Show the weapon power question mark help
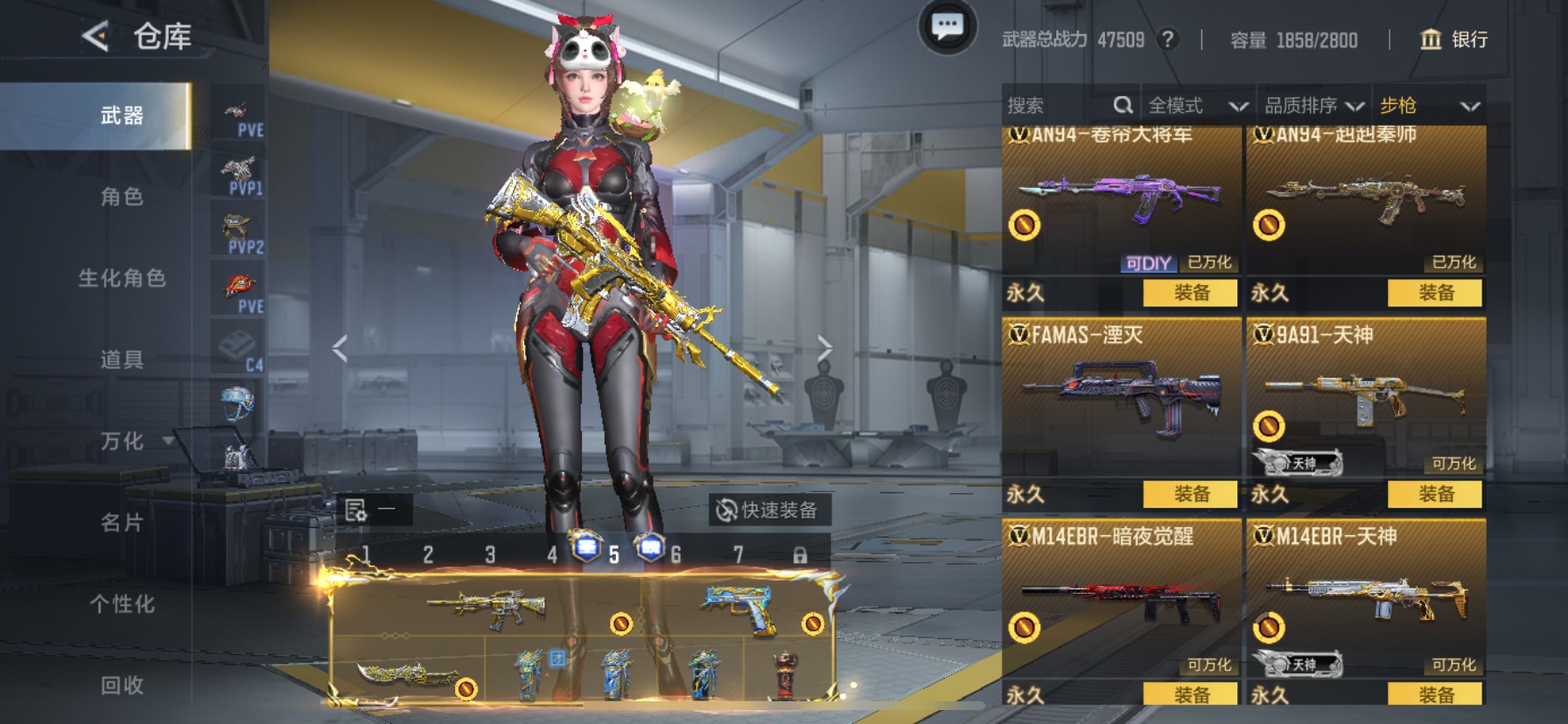Viewport: 1568px width, 724px height. 1166,39
